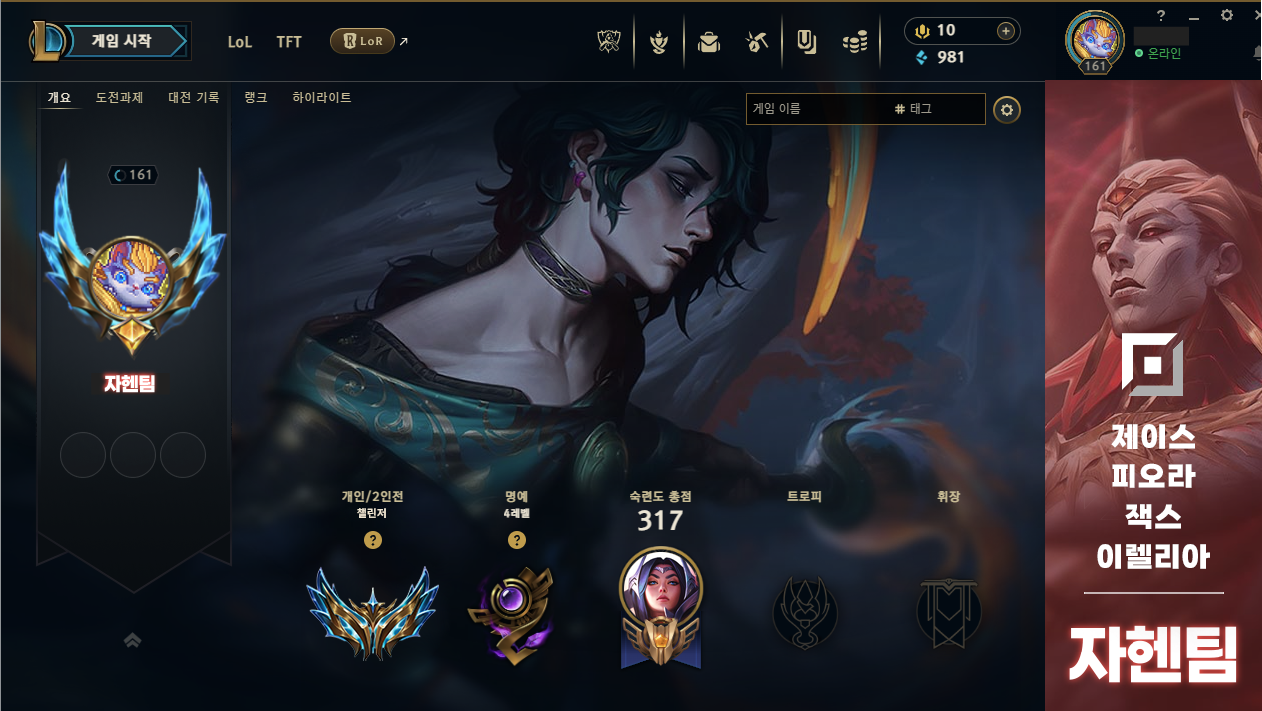
Task: Open the backpack collection icon
Action: [x=709, y=42]
